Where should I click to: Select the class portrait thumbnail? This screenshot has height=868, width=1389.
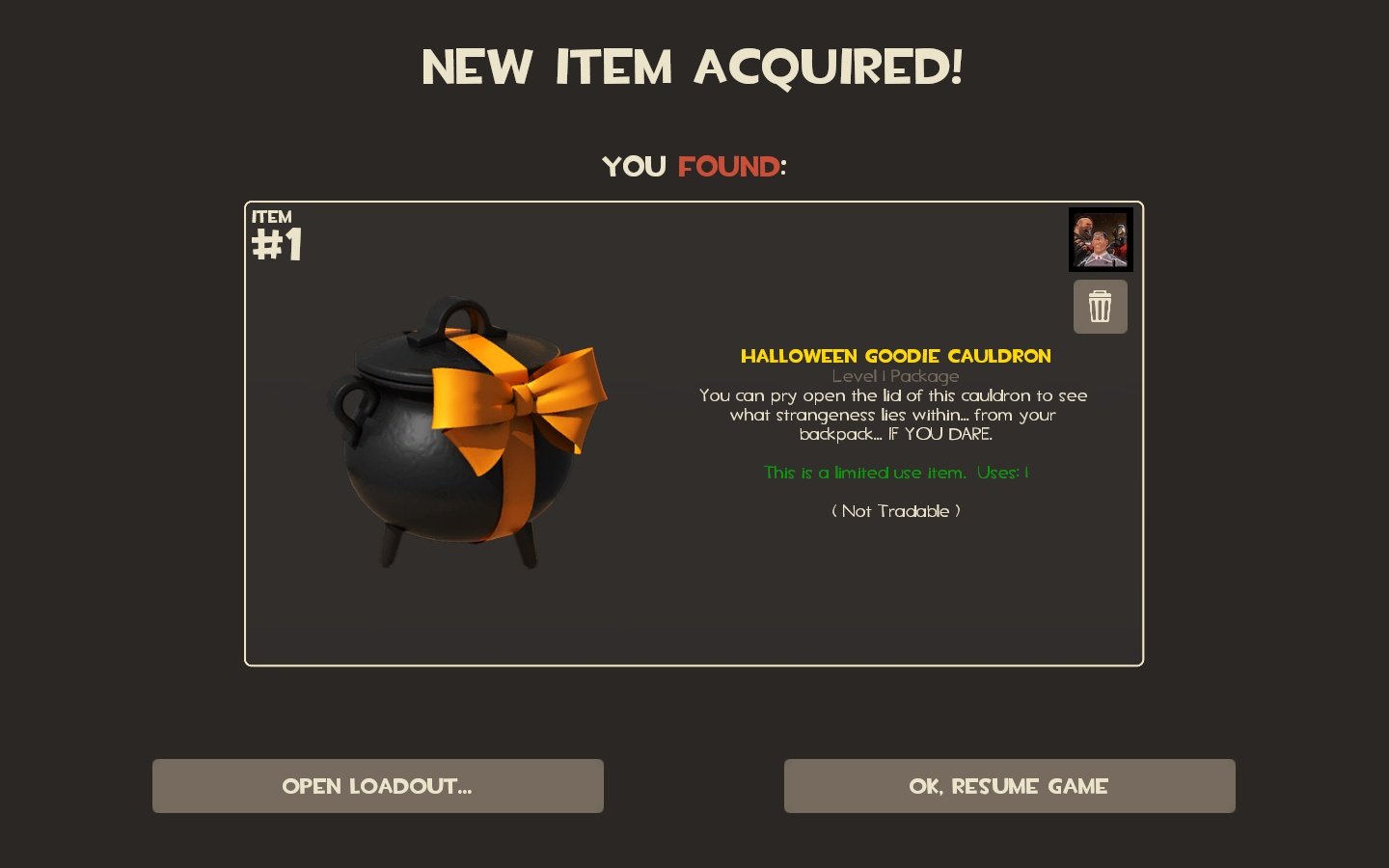coord(1101,239)
